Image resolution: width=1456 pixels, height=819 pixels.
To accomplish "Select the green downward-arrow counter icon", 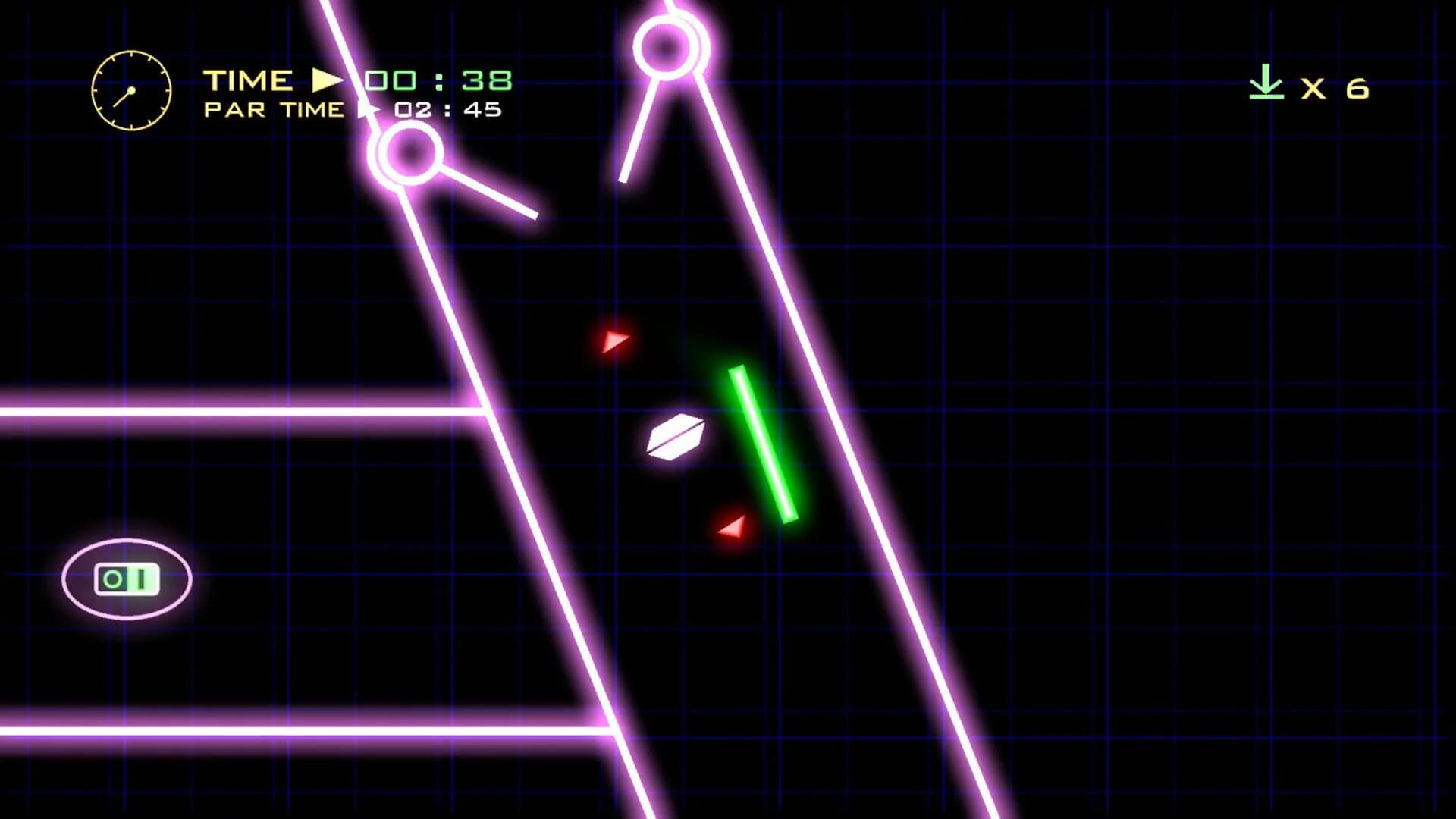I will (x=1265, y=83).
